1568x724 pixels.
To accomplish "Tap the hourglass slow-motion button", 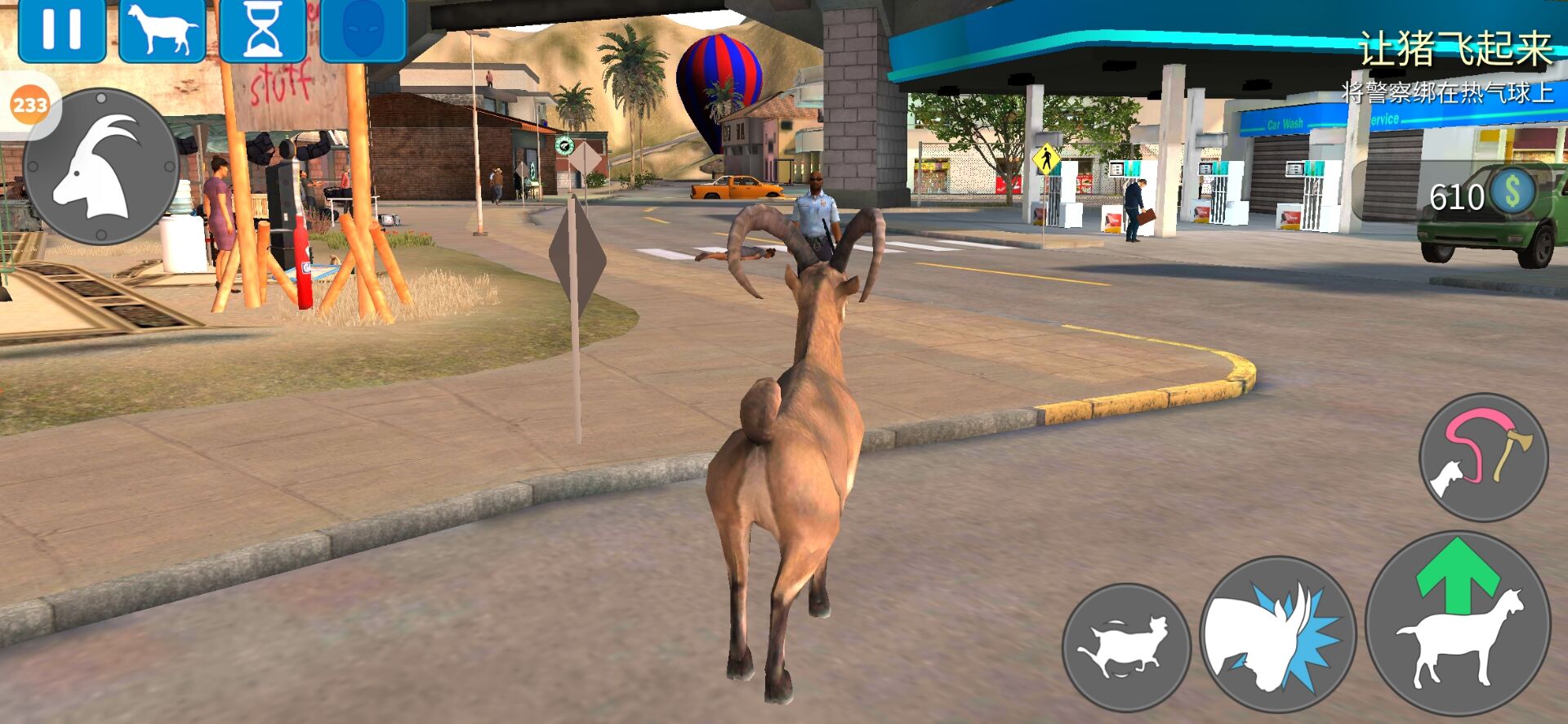I will (x=262, y=30).
